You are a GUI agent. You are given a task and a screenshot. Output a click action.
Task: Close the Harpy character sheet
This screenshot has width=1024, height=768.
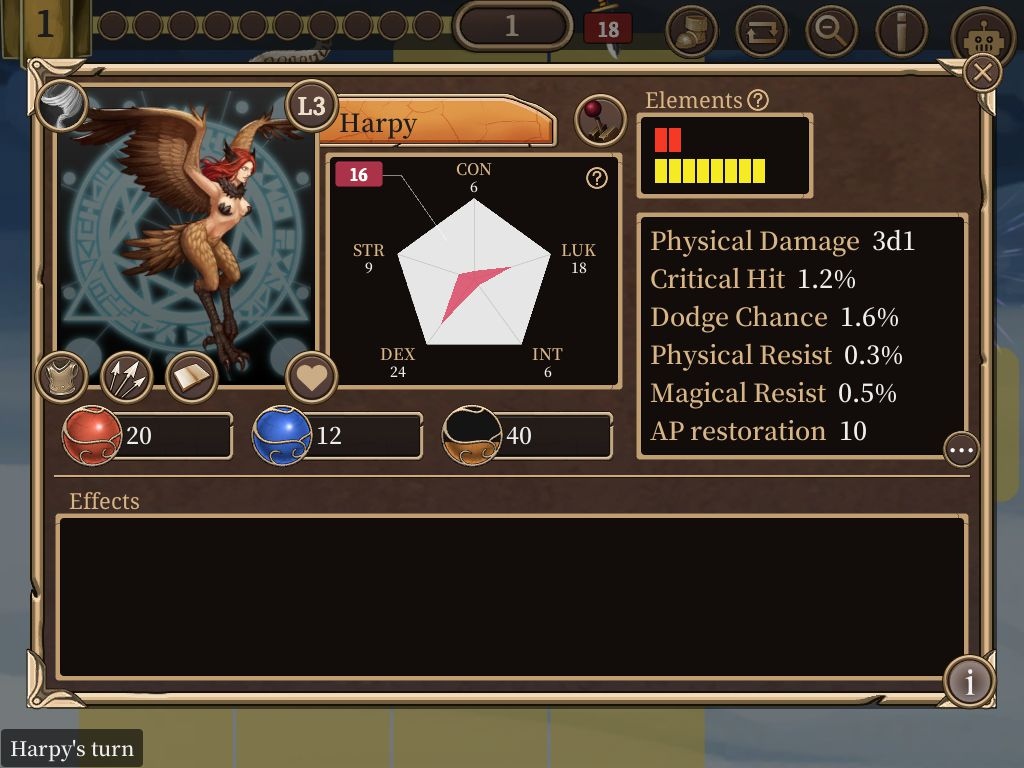983,73
